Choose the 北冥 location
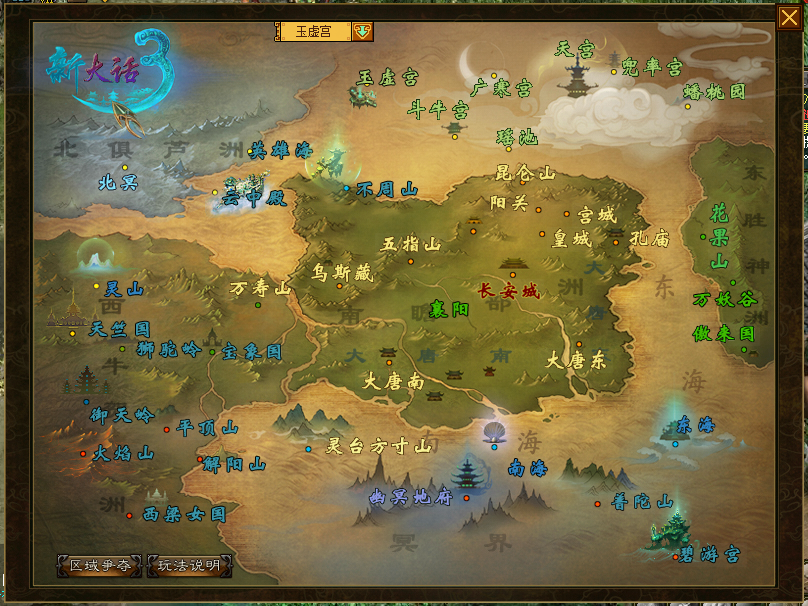The image size is (808, 606). point(118,183)
